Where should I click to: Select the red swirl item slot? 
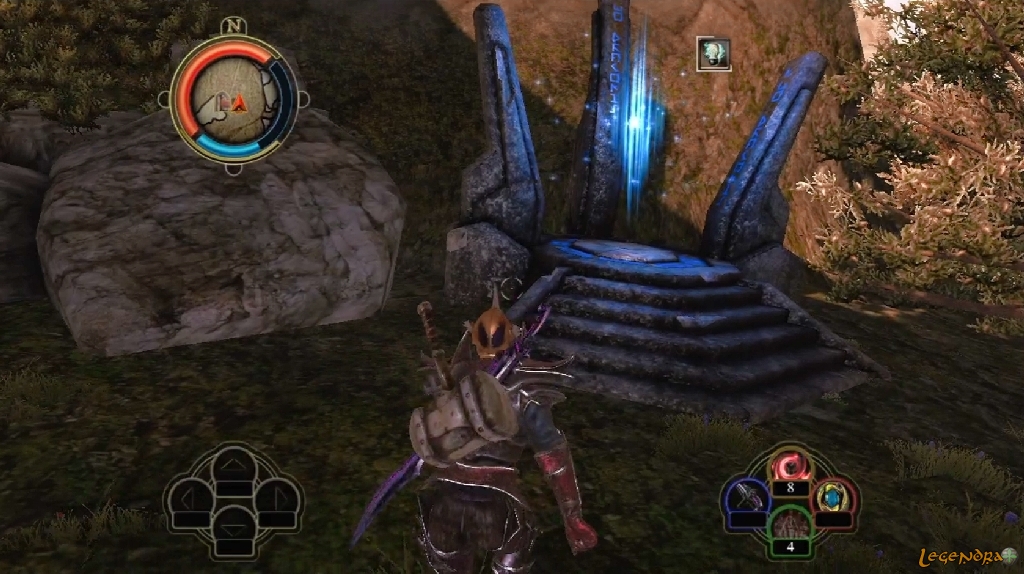[790, 468]
